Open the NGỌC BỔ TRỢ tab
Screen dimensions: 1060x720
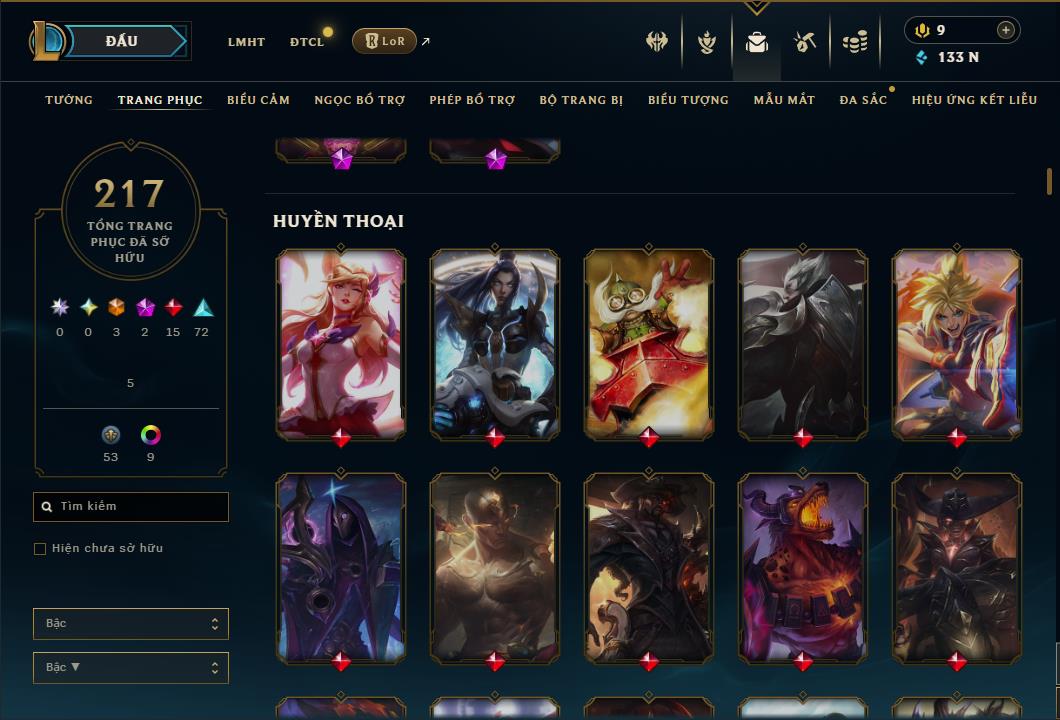pos(360,100)
